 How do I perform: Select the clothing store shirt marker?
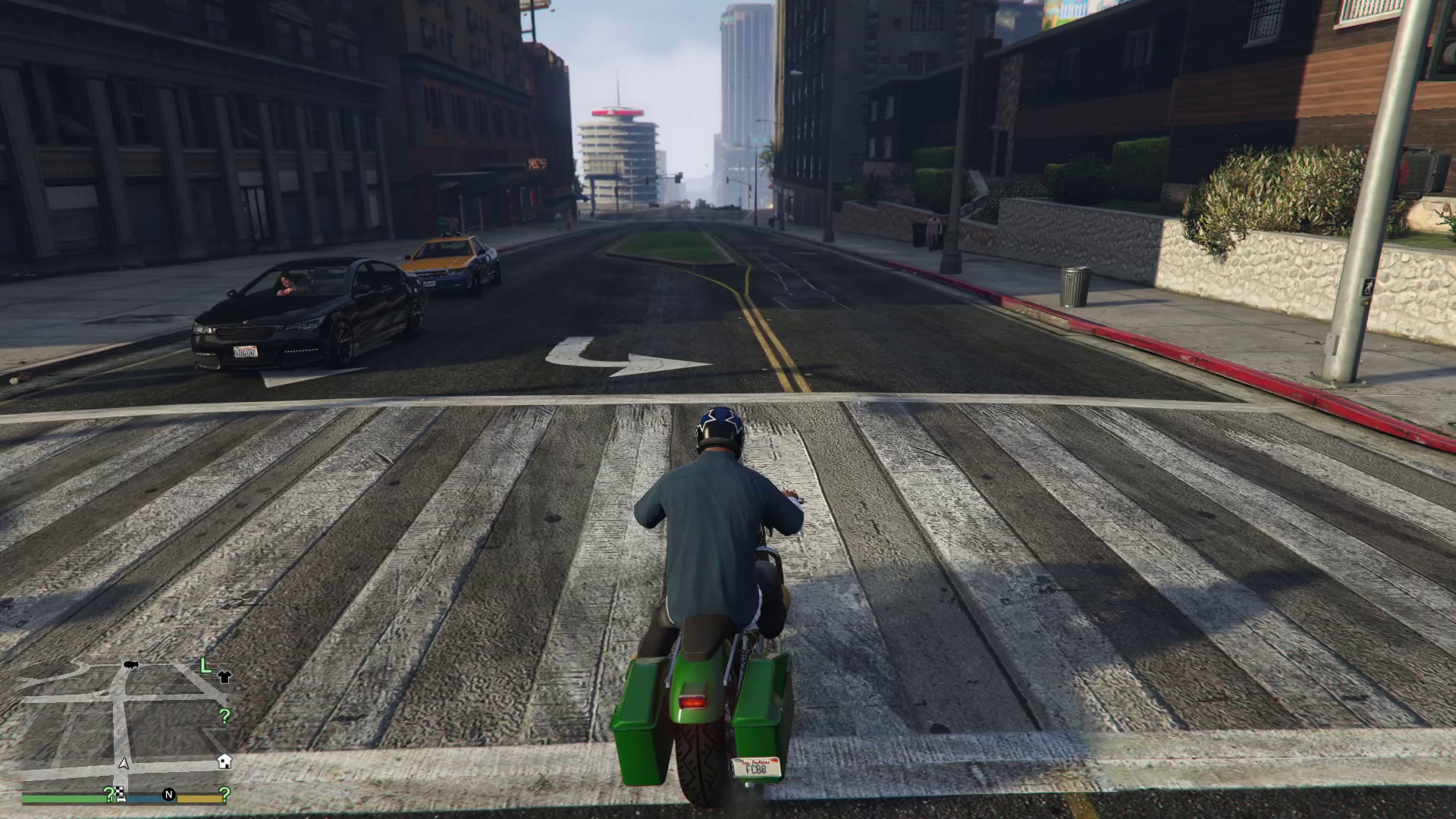[224, 676]
